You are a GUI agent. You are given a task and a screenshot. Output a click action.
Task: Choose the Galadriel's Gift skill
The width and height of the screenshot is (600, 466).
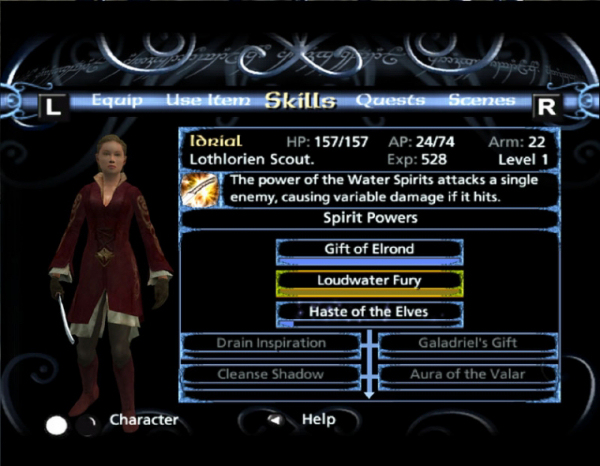[x=468, y=343]
